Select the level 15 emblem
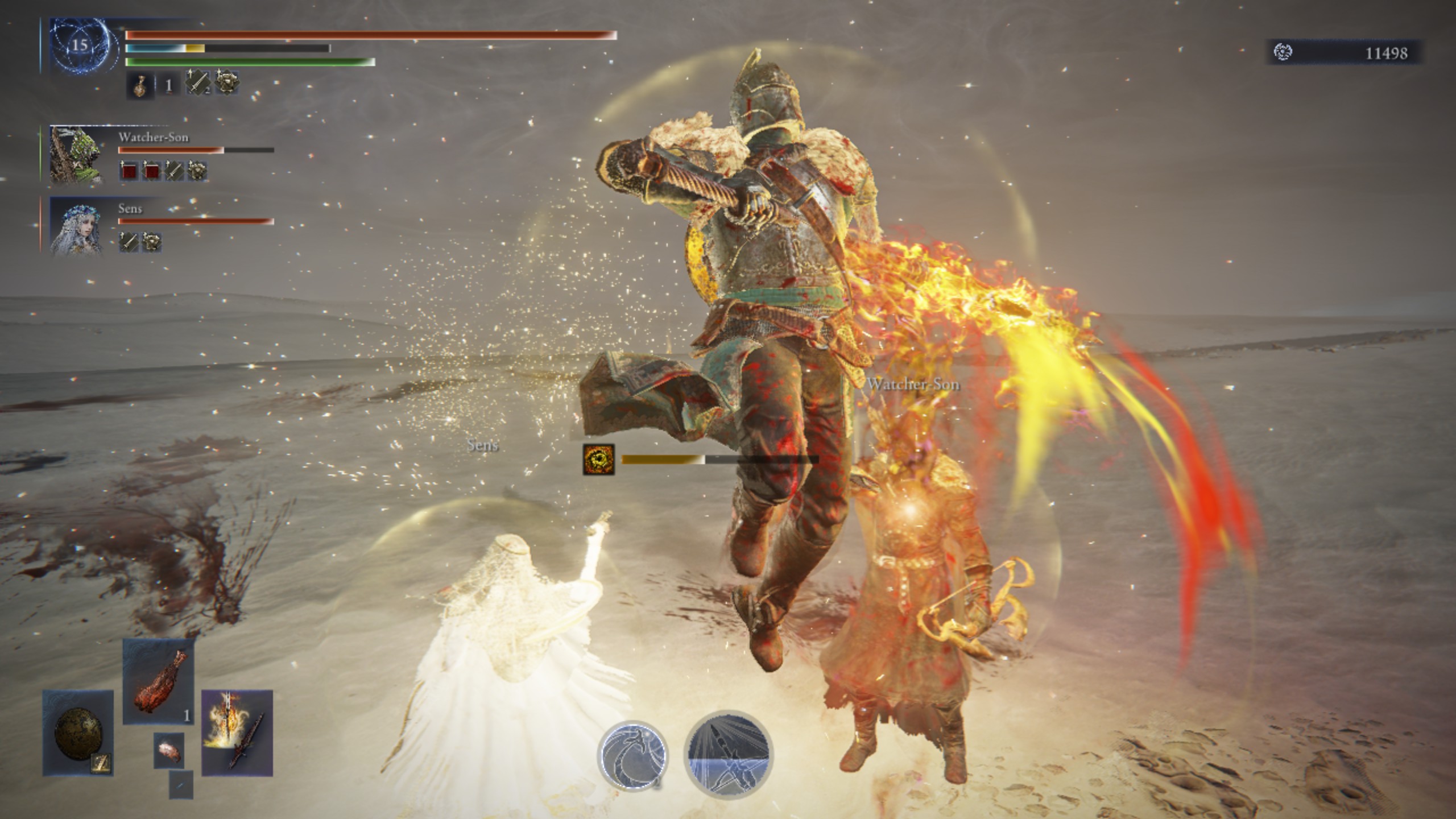The image size is (1456, 819). pos(80,45)
